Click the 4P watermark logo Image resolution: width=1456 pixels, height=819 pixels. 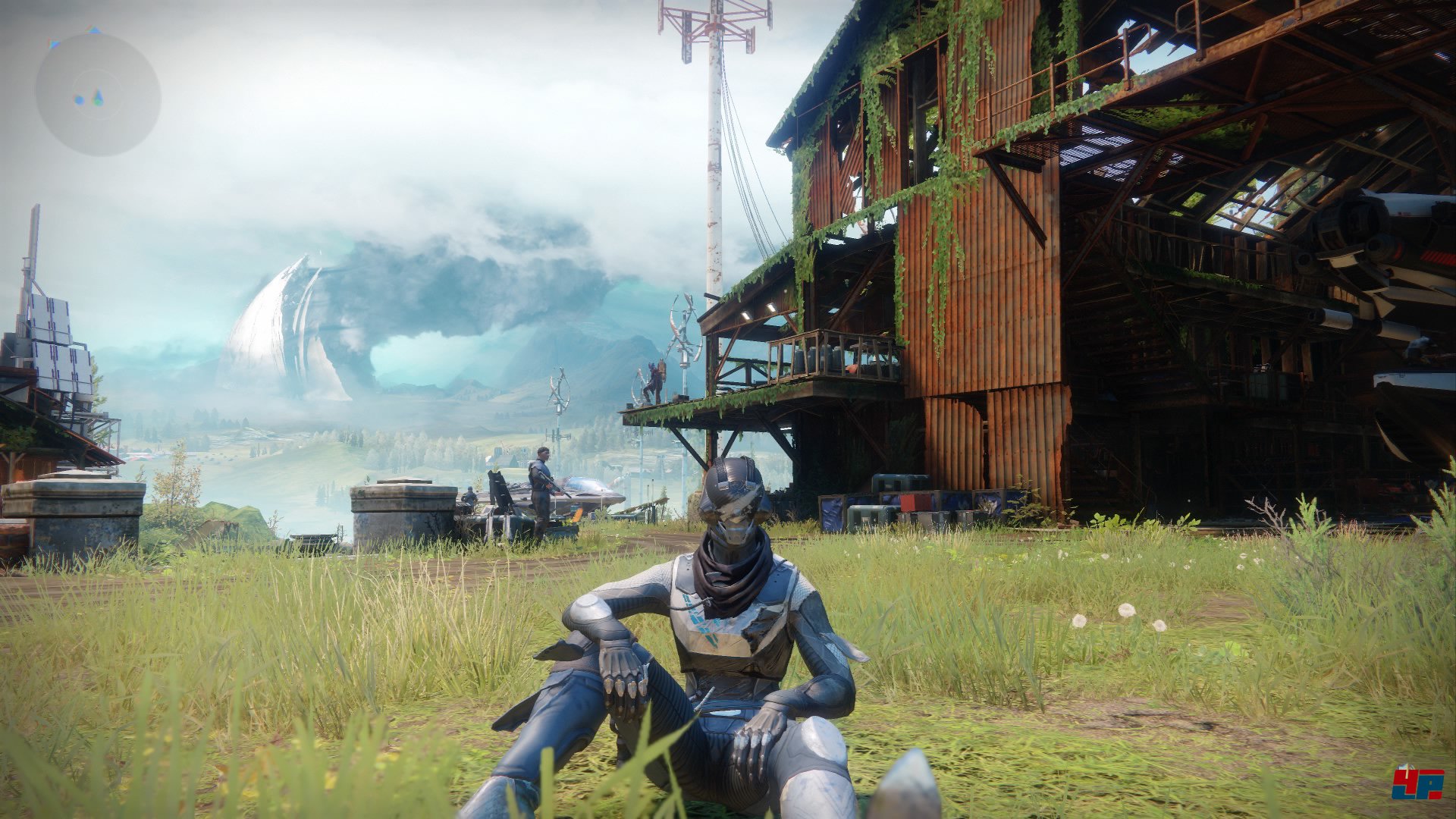1418,782
